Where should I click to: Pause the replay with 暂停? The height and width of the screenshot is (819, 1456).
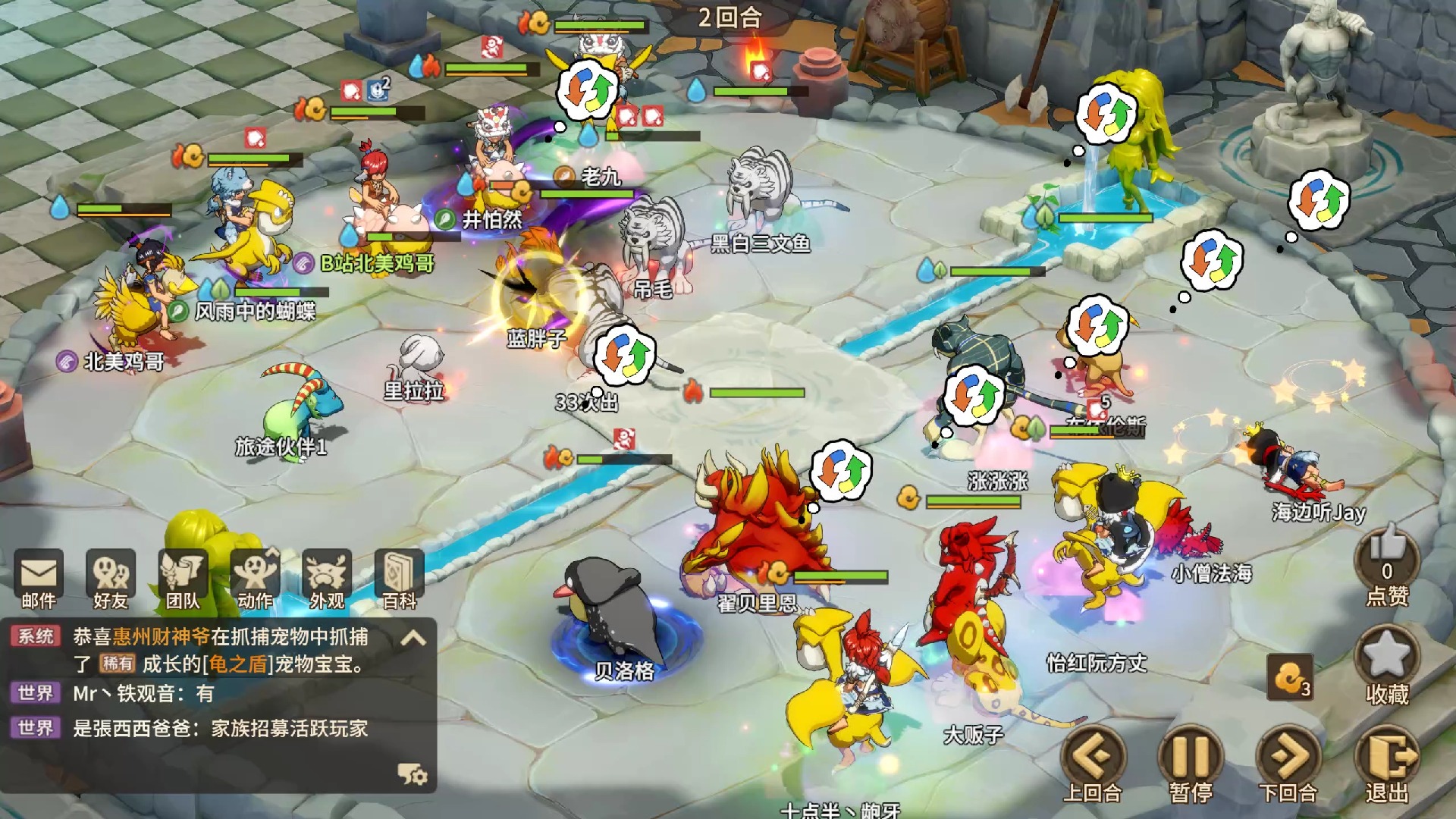[x=1190, y=761]
